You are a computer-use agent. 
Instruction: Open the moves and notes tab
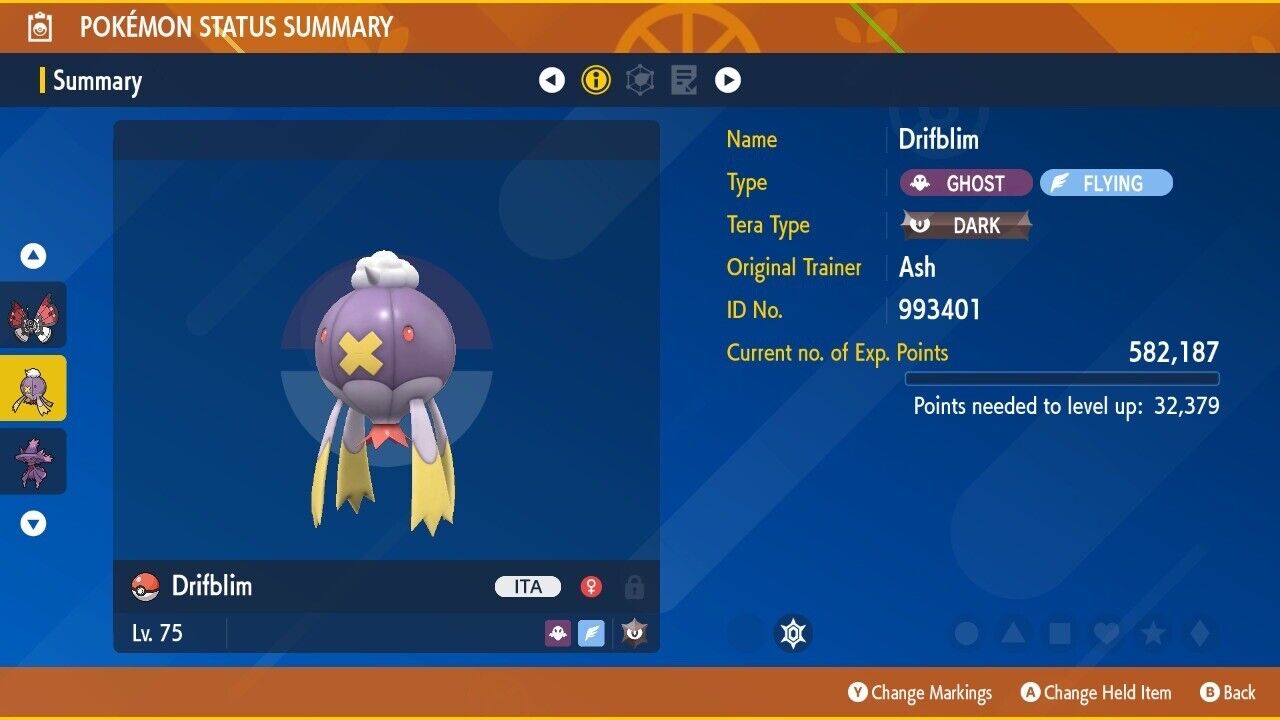[684, 80]
